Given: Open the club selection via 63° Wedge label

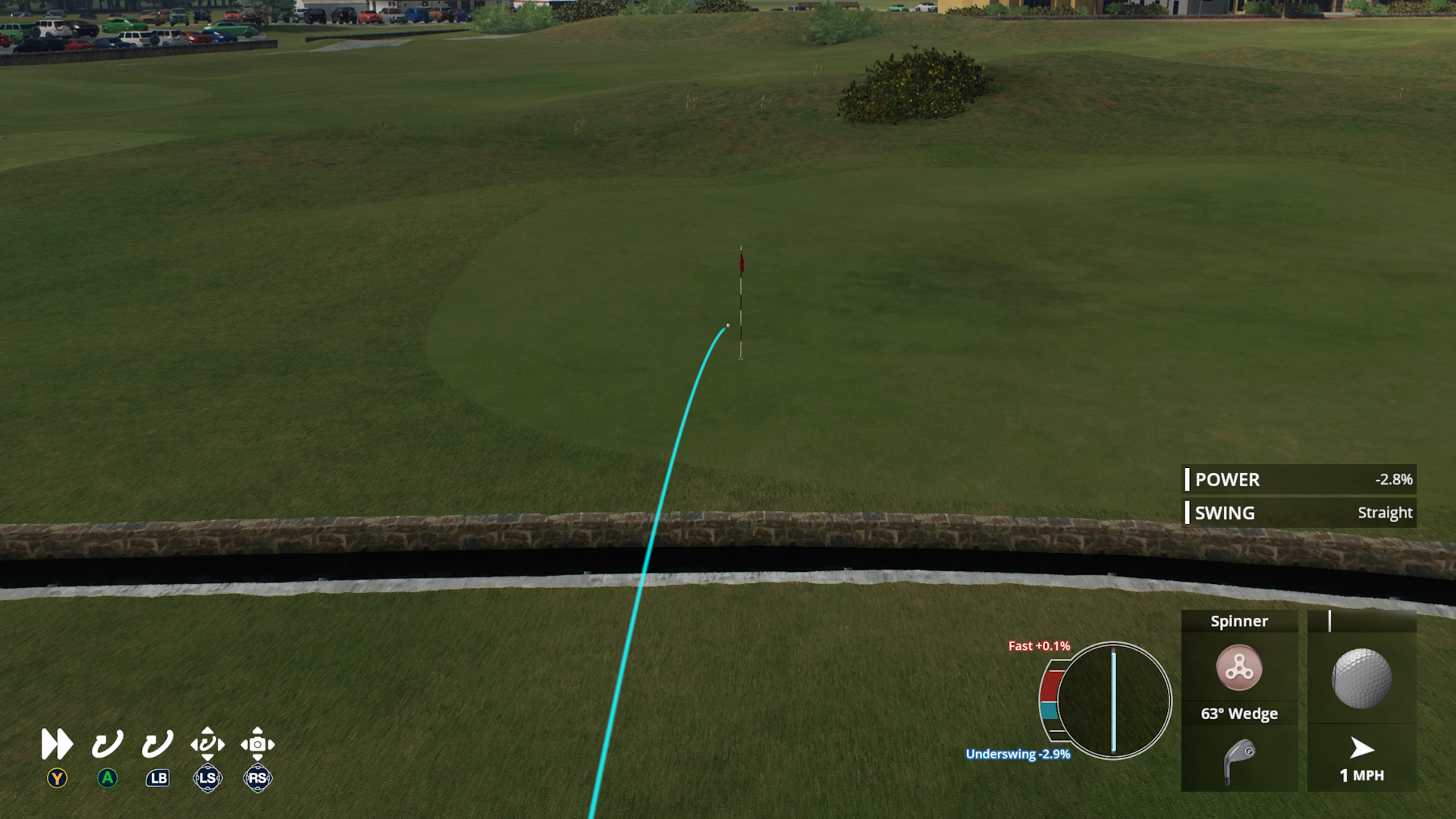Looking at the screenshot, I should [1239, 713].
